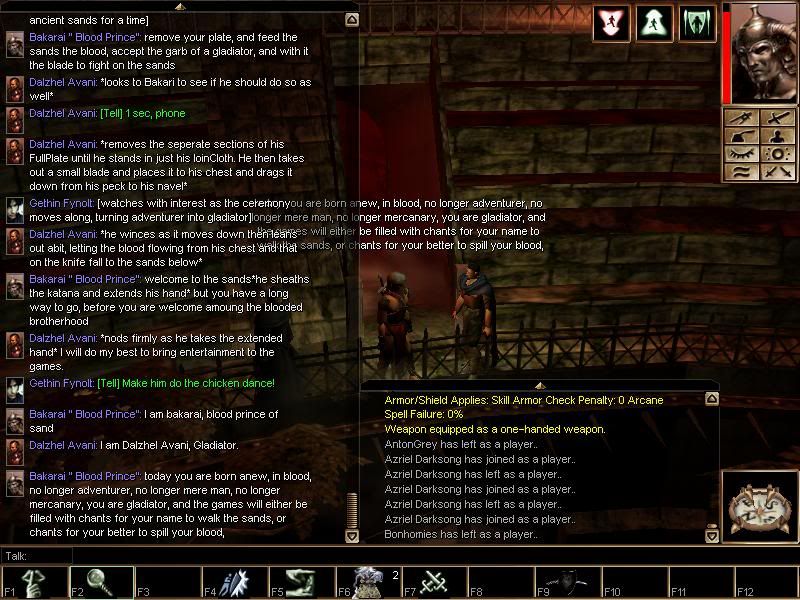Image resolution: width=800 pixels, height=600 pixels.
Task: Click the closed eye button
Action: pyautogui.click(x=741, y=154)
